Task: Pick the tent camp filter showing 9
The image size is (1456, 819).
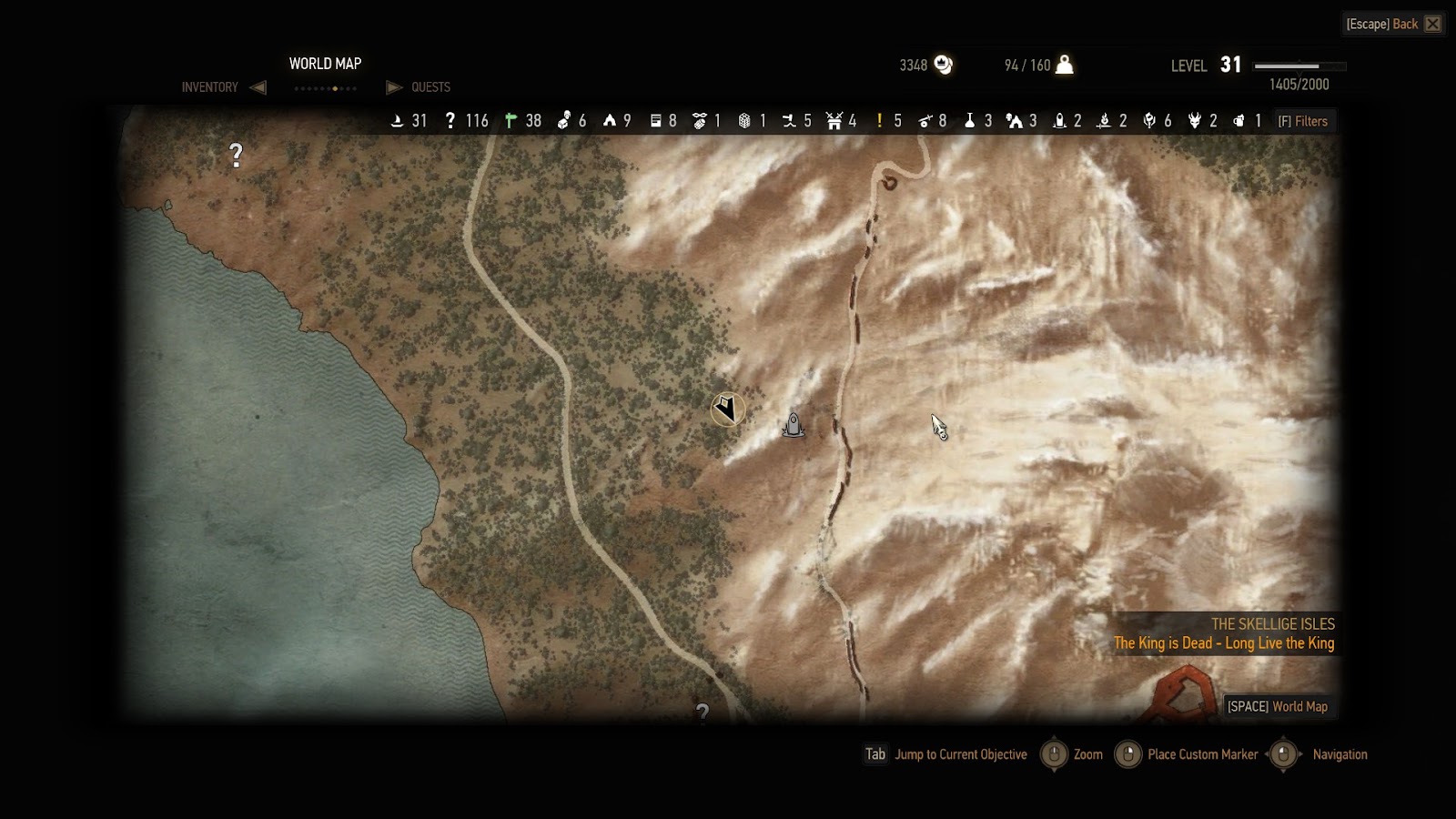Action: (x=609, y=121)
